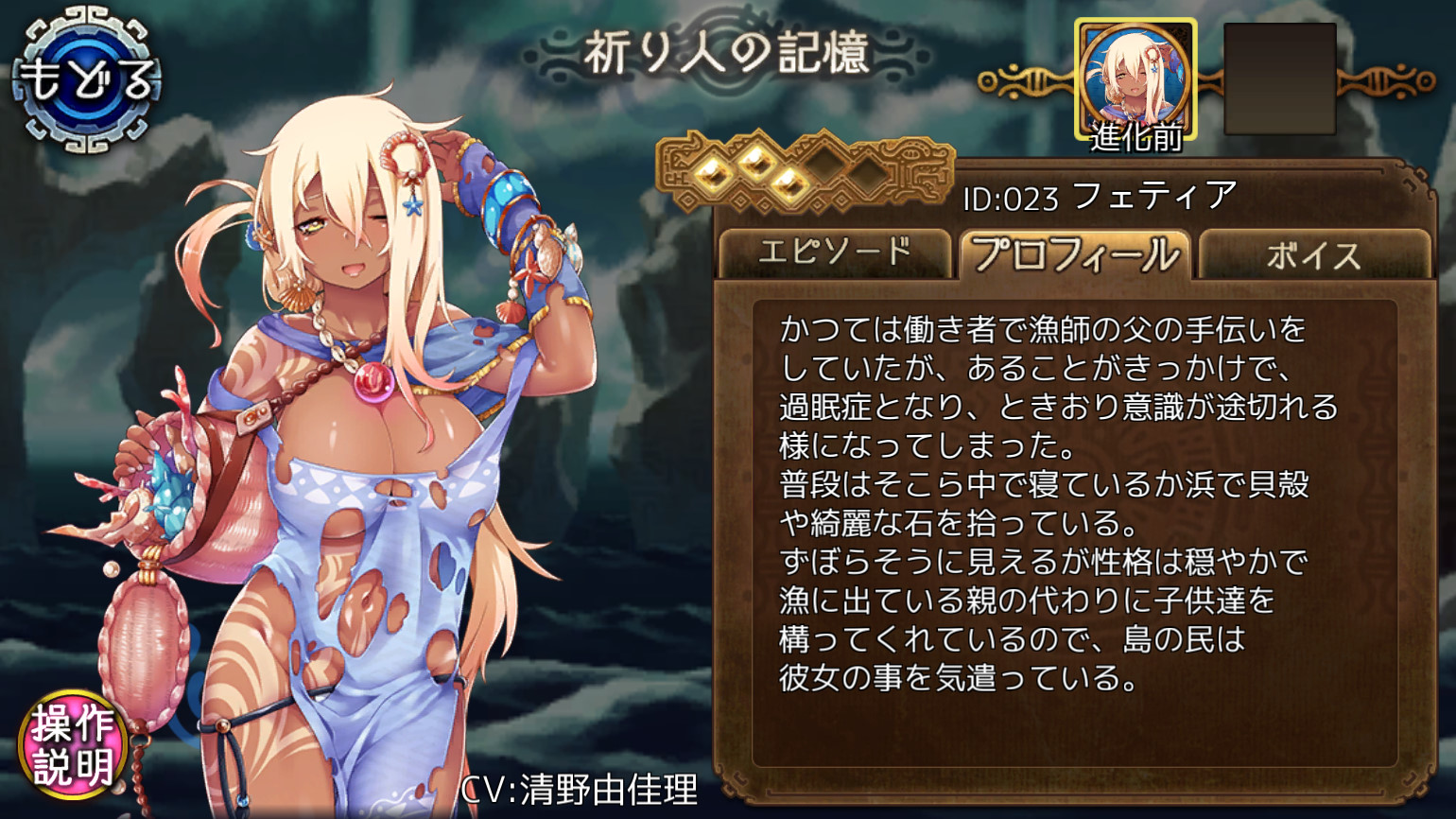
Task: Select the third lit diamond gem
Action: pos(789,185)
